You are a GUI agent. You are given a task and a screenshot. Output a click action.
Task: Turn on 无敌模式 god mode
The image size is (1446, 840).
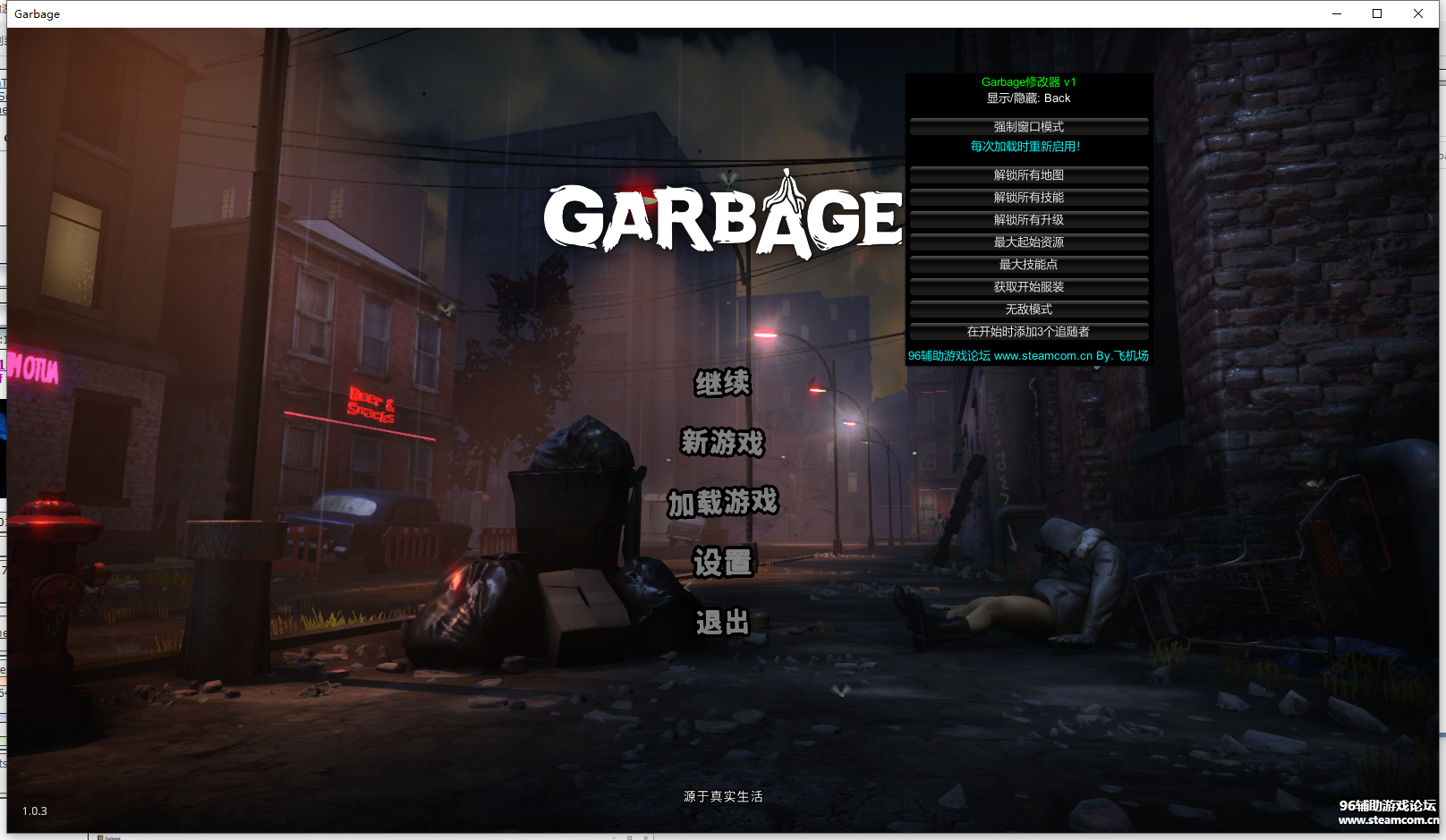click(1029, 310)
